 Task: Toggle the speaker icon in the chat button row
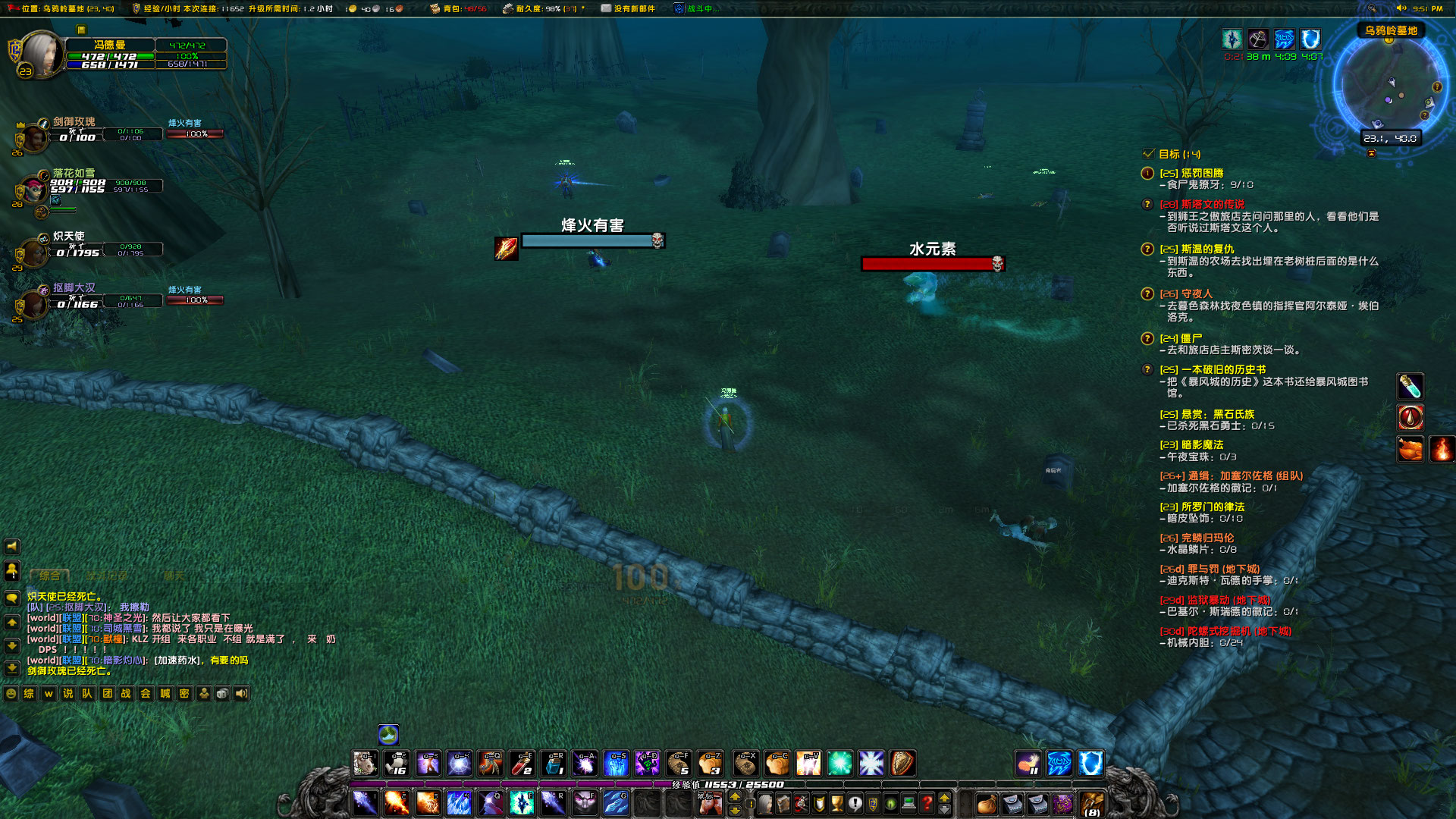pos(240,693)
